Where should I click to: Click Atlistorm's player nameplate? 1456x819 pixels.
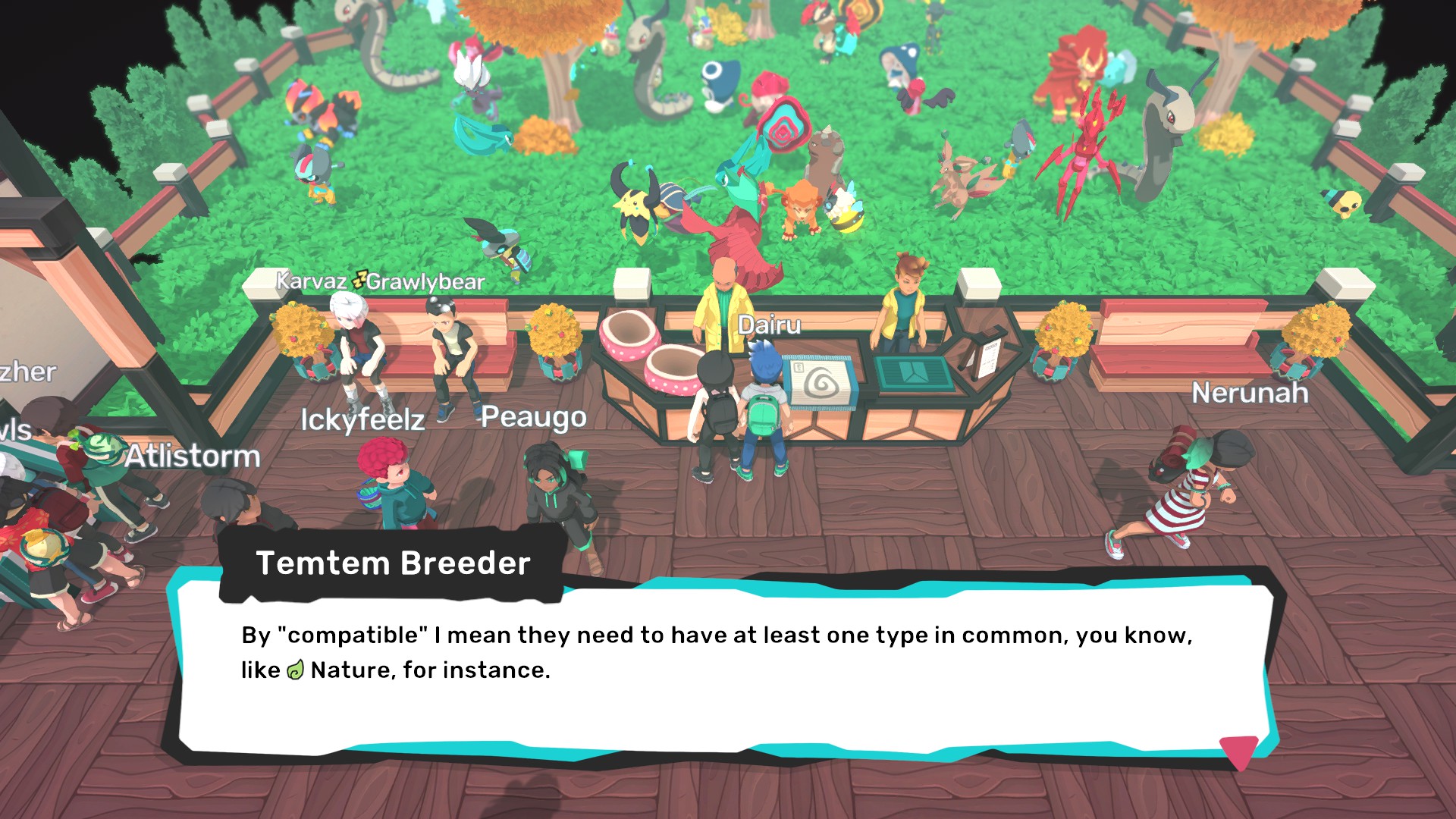(x=193, y=457)
